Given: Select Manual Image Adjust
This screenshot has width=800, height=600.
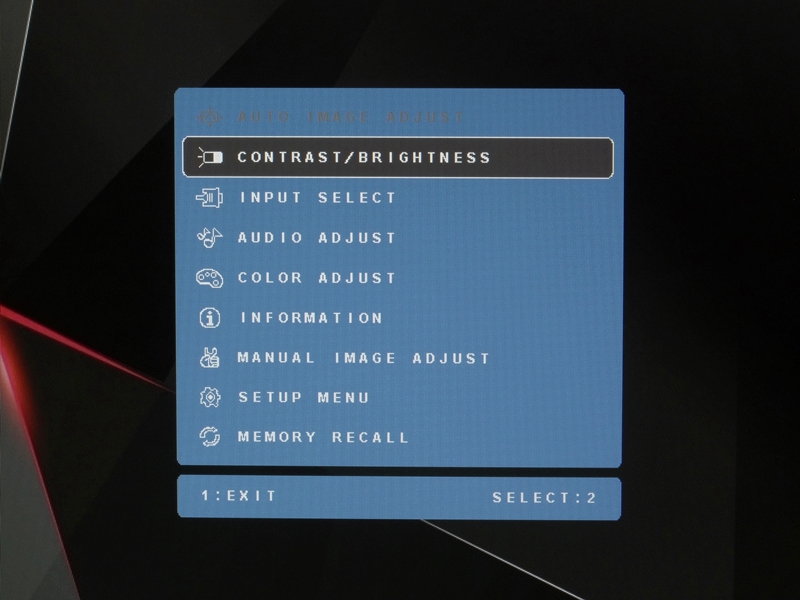Looking at the screenshot, I should coord(364,358).
